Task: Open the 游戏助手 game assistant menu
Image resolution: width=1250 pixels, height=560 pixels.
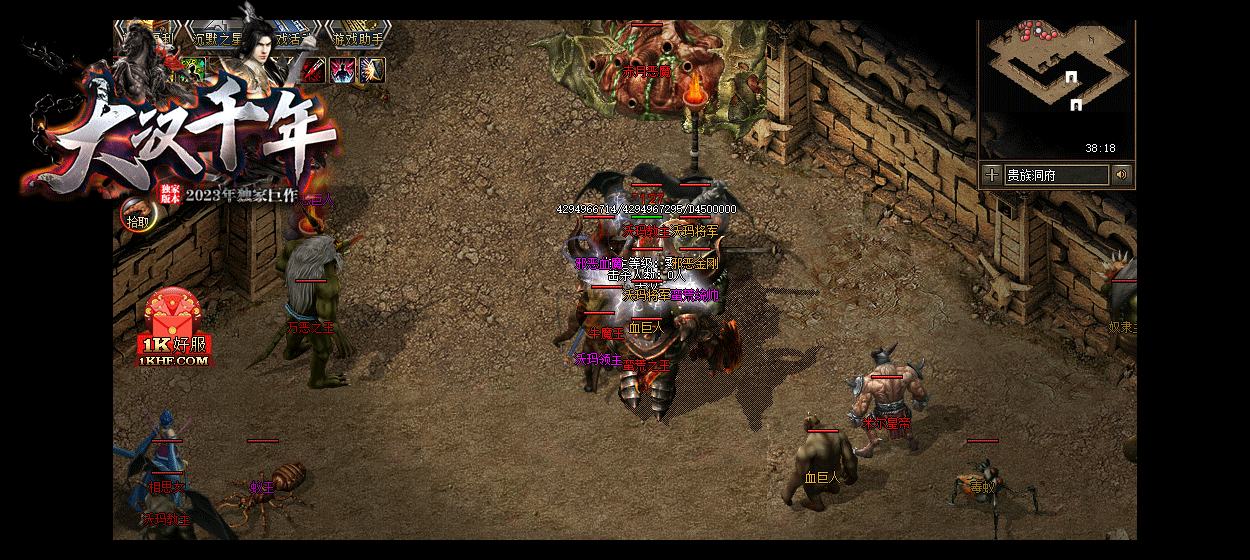Action: [x=357, y=40]
